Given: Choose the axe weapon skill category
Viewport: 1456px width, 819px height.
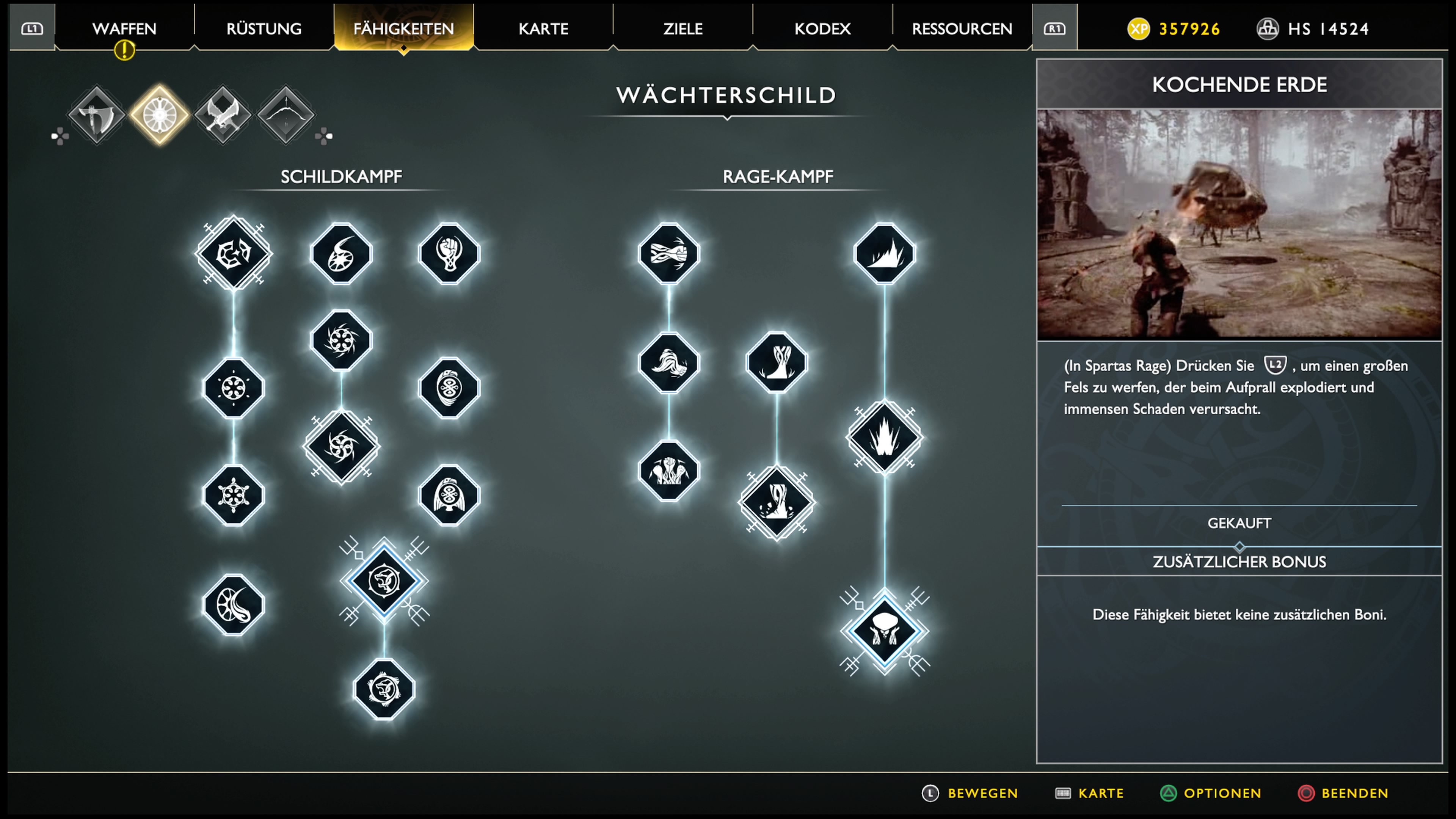Looking at the screenshot, I should click(96, 115).
